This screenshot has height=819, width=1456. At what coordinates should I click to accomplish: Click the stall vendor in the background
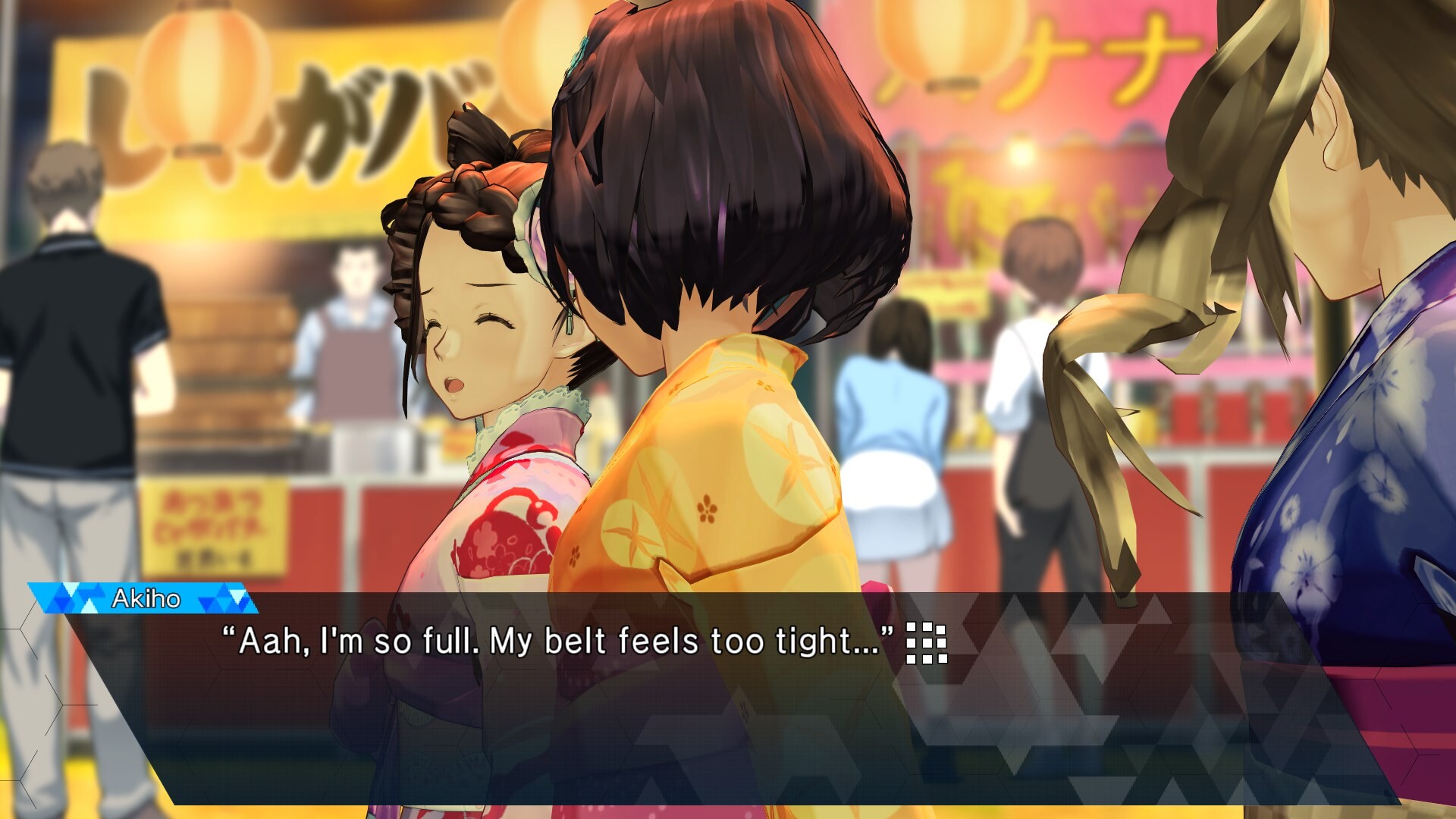[353, 318]
